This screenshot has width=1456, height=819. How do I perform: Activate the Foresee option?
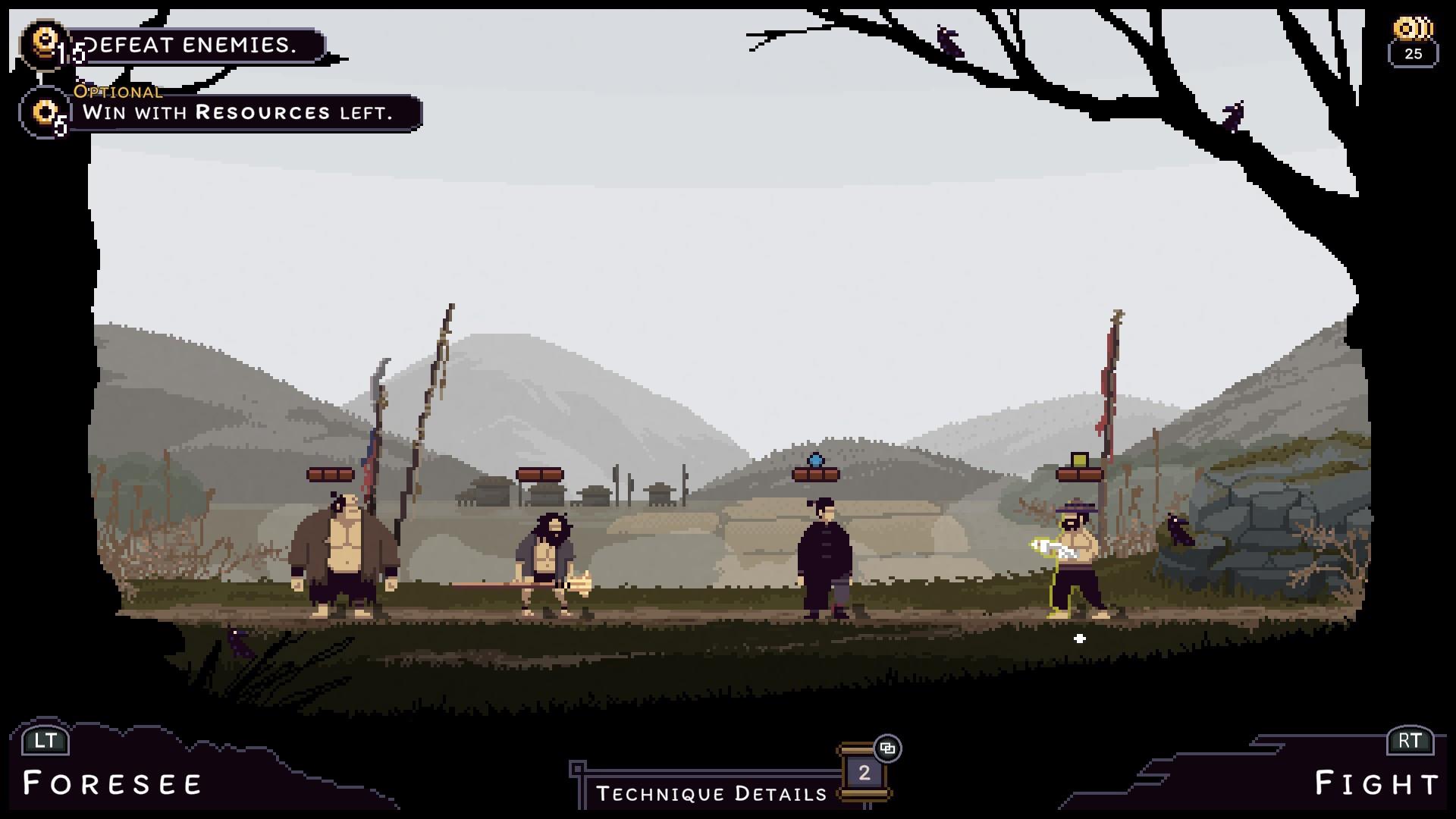[x=112, y=783]
